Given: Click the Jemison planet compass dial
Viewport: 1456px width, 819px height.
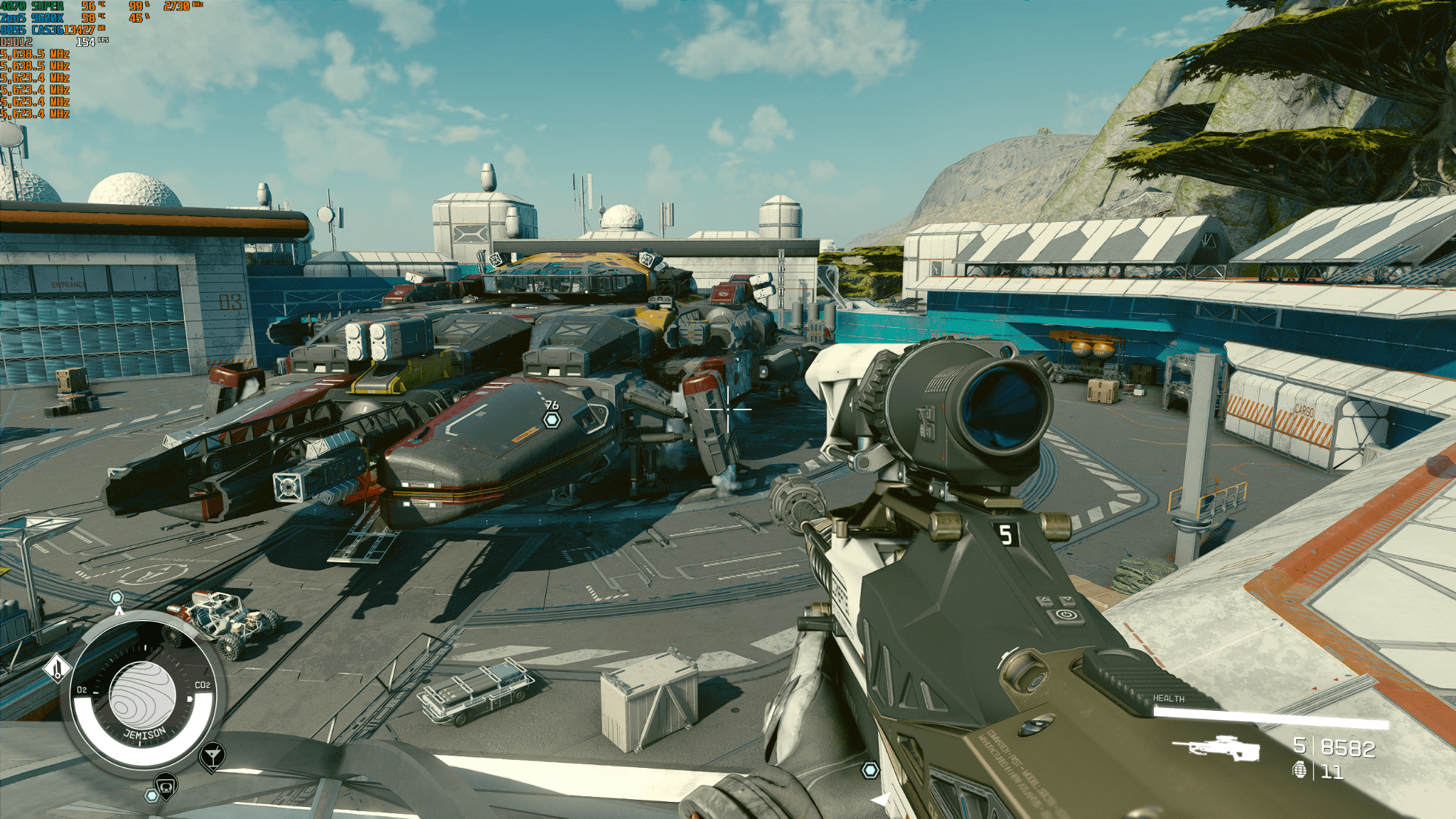Looking at the screenshot, I should tap(142, 696).
